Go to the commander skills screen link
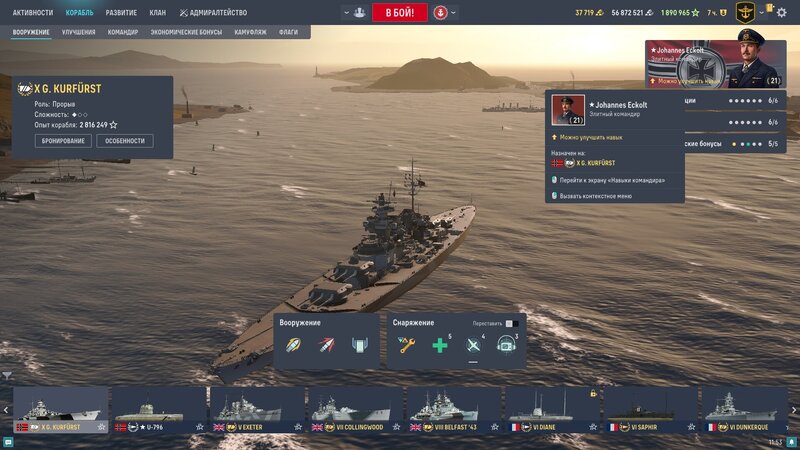The image size is (800, 450). click(612, 180)
